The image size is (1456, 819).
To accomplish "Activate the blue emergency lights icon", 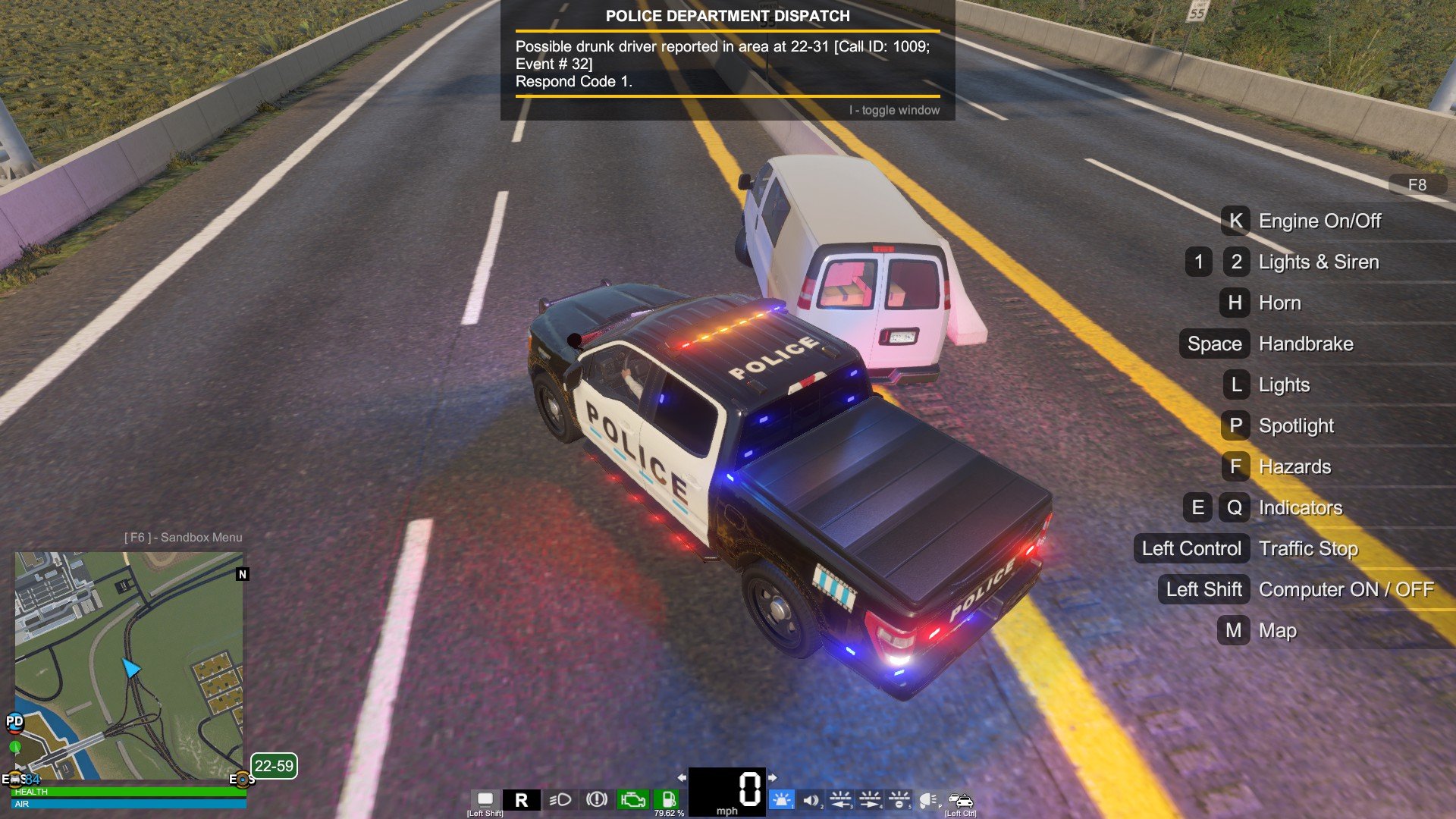I will pyautogui.click(x=780, y=799).
